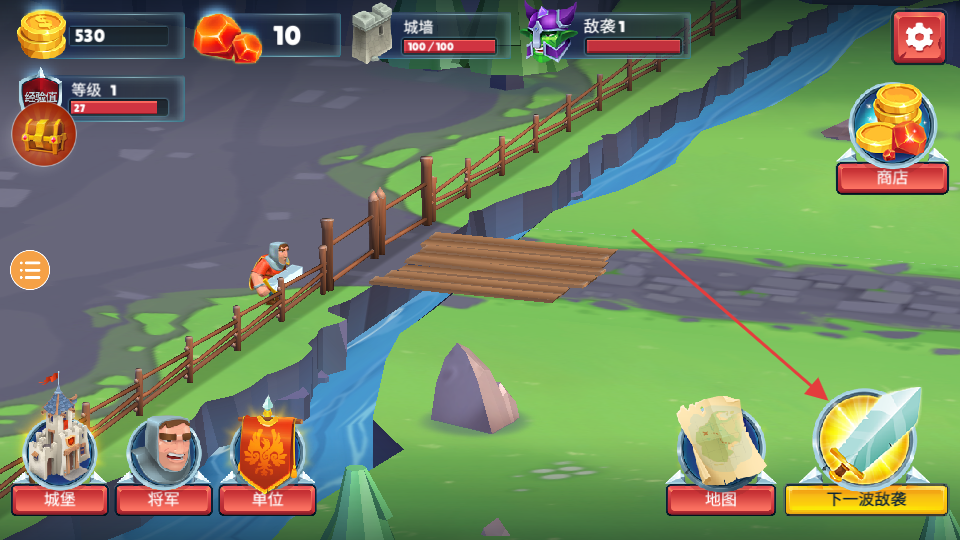Tap the orange list menu icon
Screen dimensions: 960x540
[x=30, y=270]
